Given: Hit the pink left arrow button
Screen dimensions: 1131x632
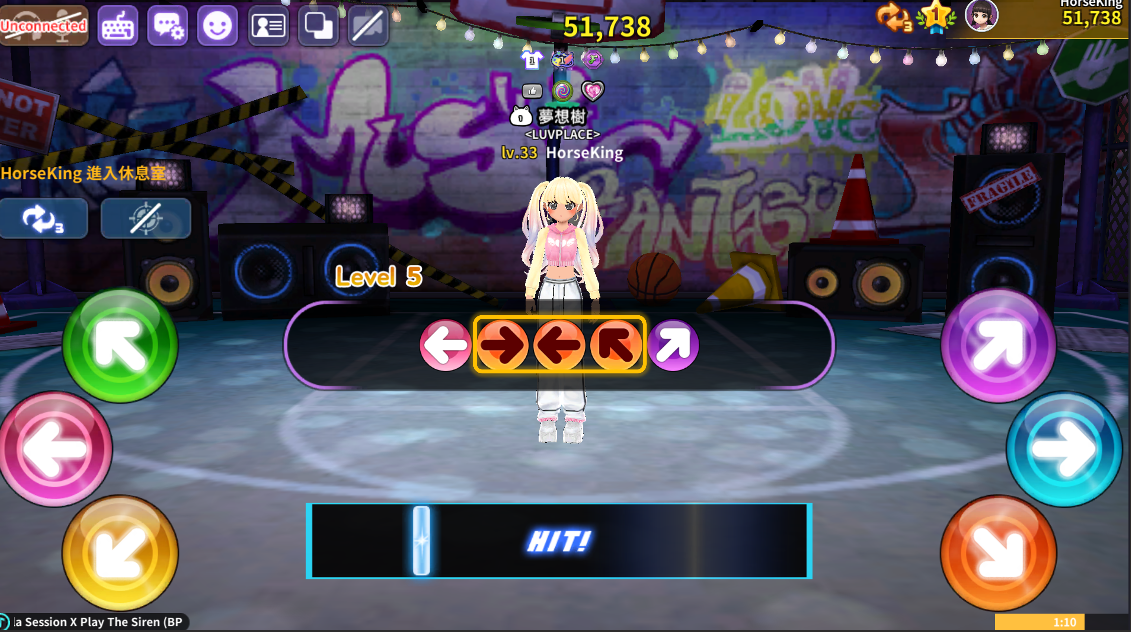Looking at the screenshot, I should (55, 449).
